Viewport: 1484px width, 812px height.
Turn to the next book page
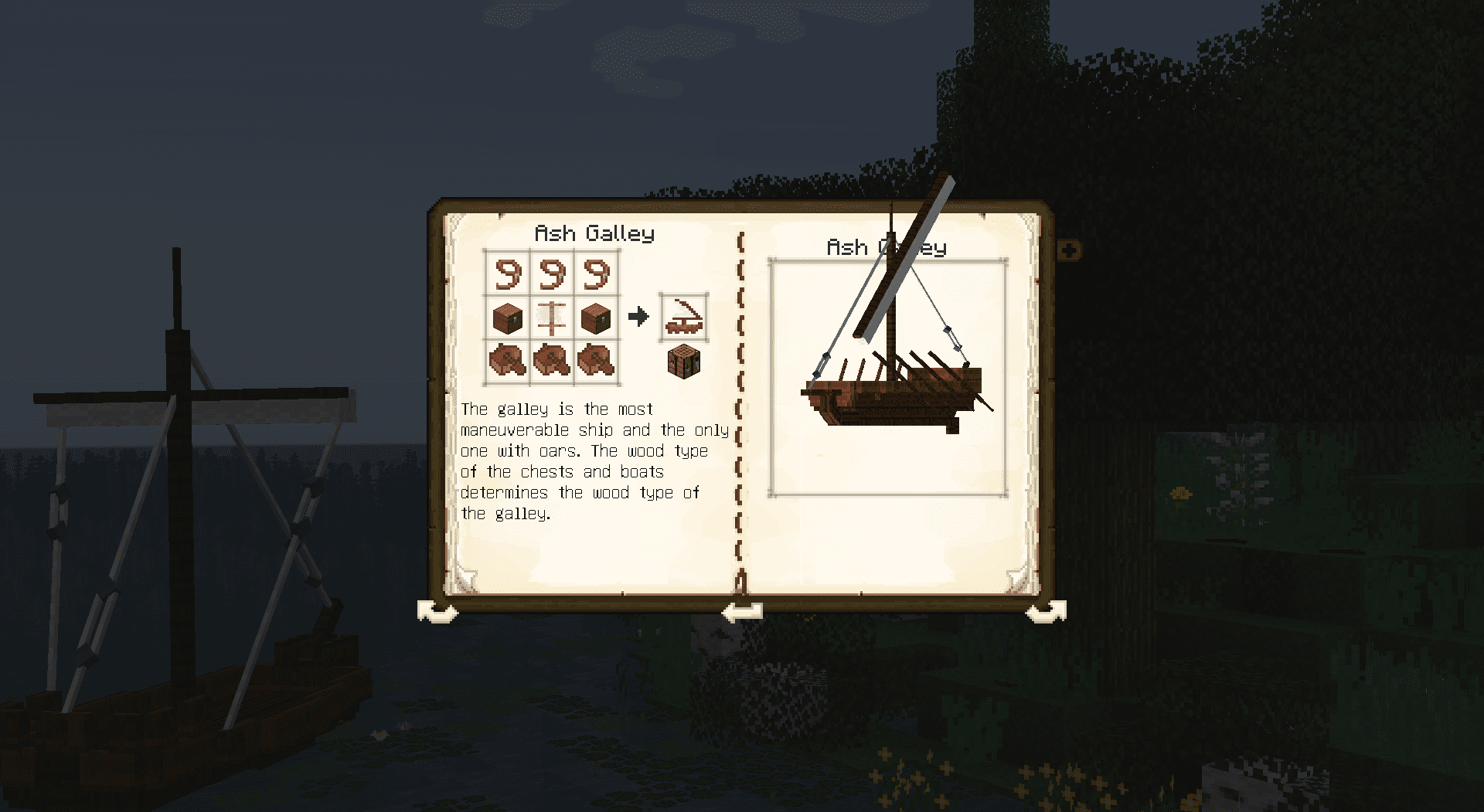(x=1046, y=612)
